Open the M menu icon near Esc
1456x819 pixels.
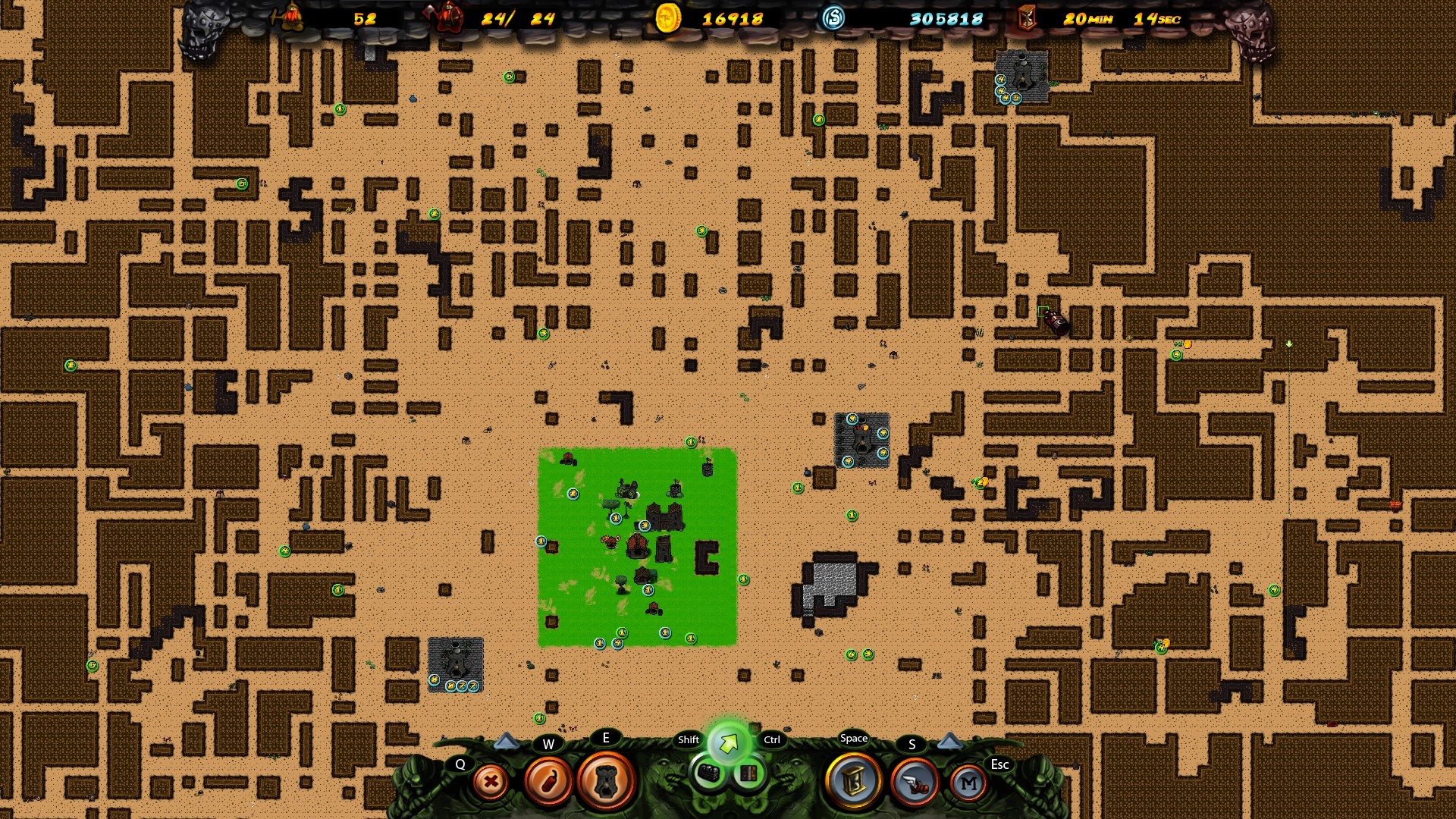point(968,782)
